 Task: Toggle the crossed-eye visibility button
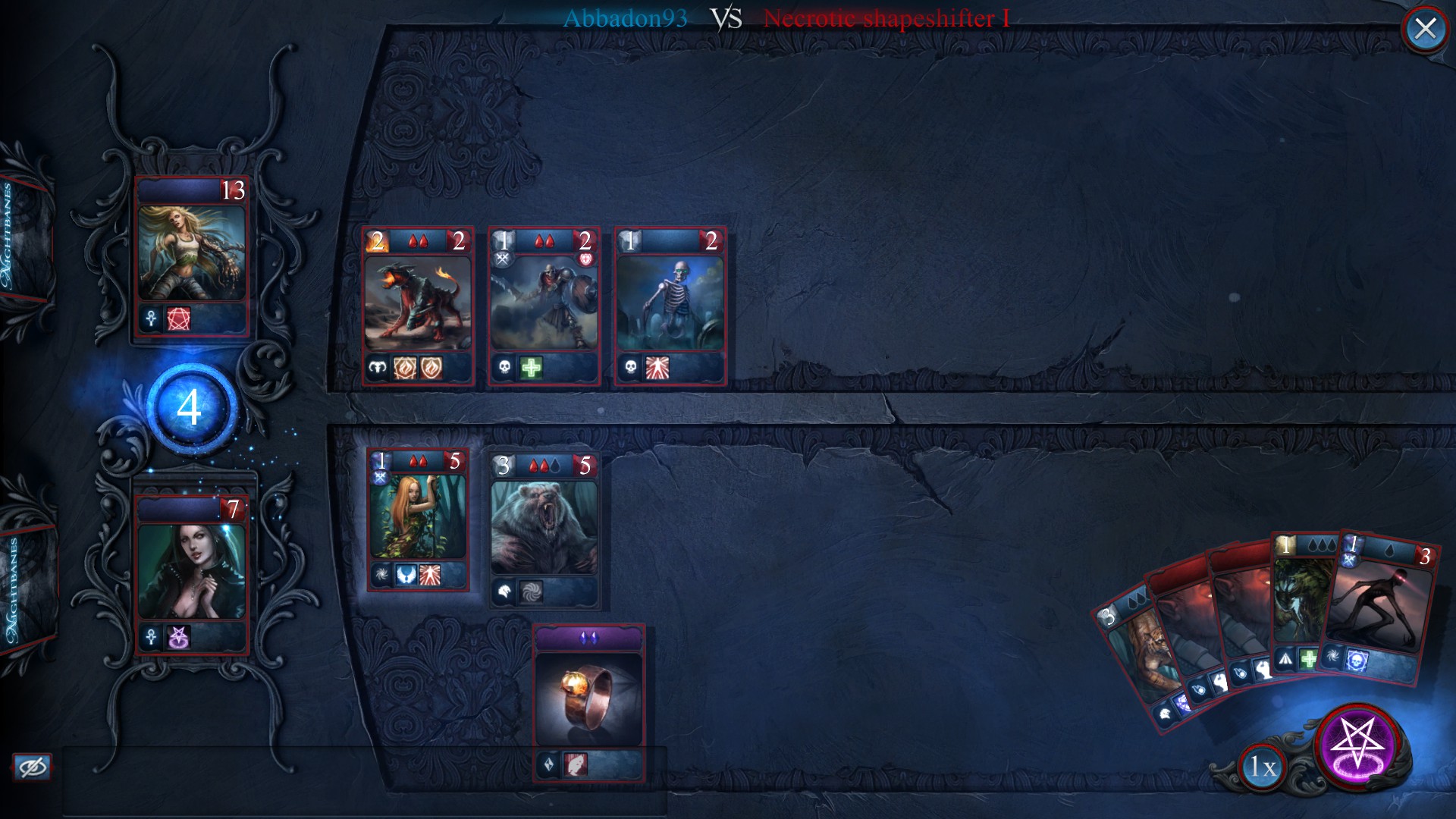(x=32, y=767)
